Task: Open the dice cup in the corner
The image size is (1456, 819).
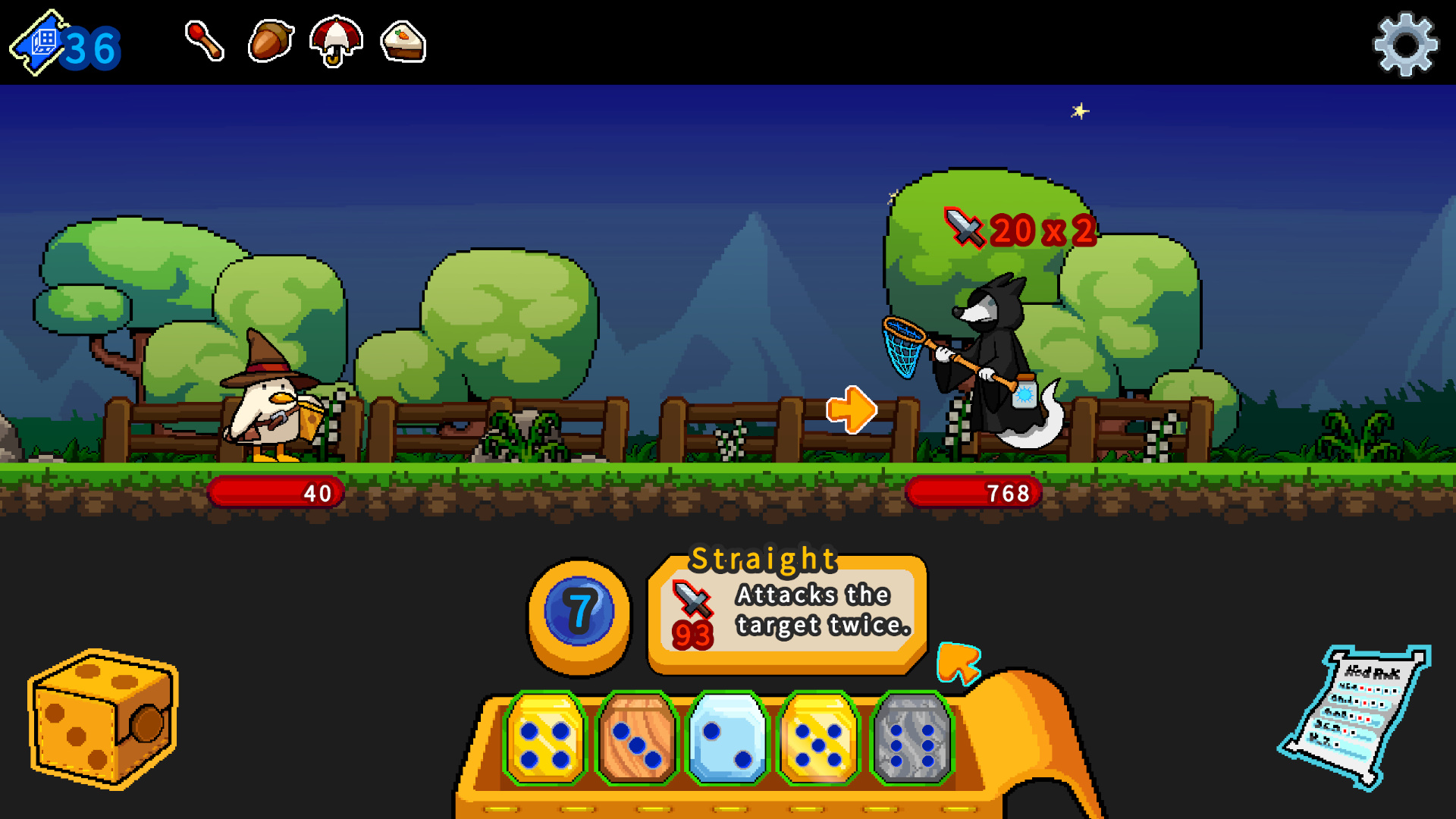Action: pos(102,720)
